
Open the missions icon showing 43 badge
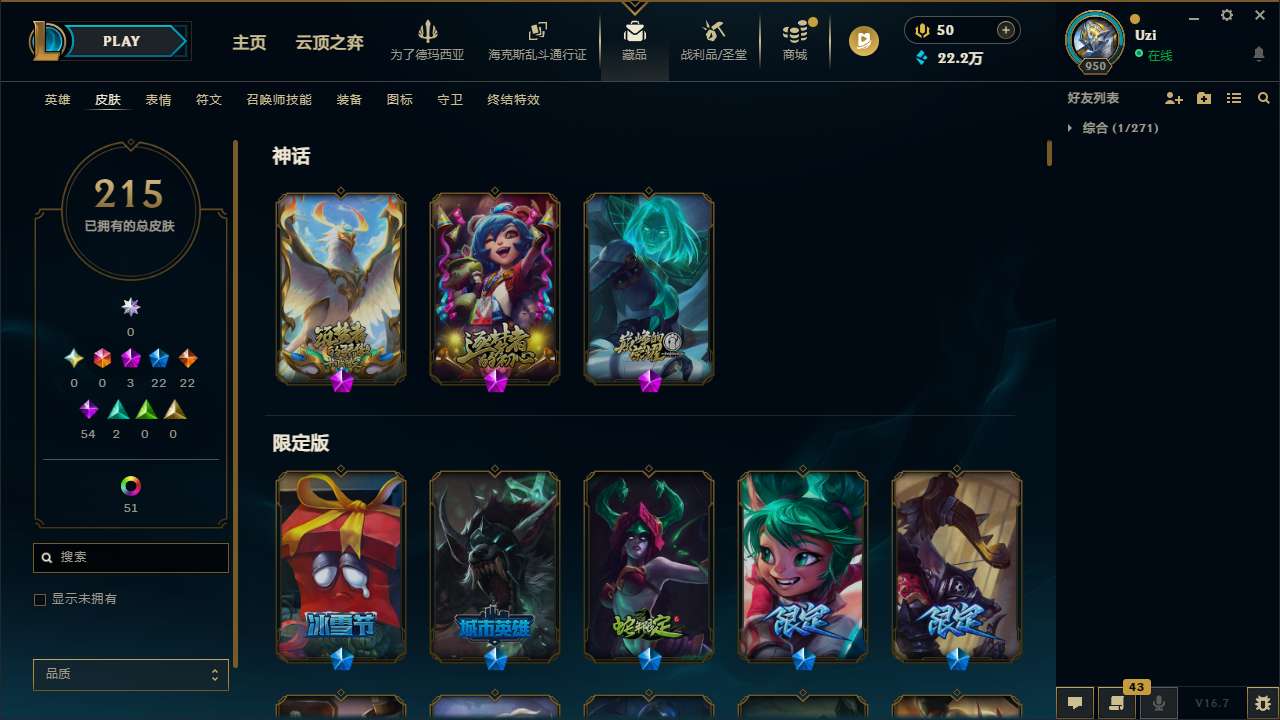point(1117,702)
